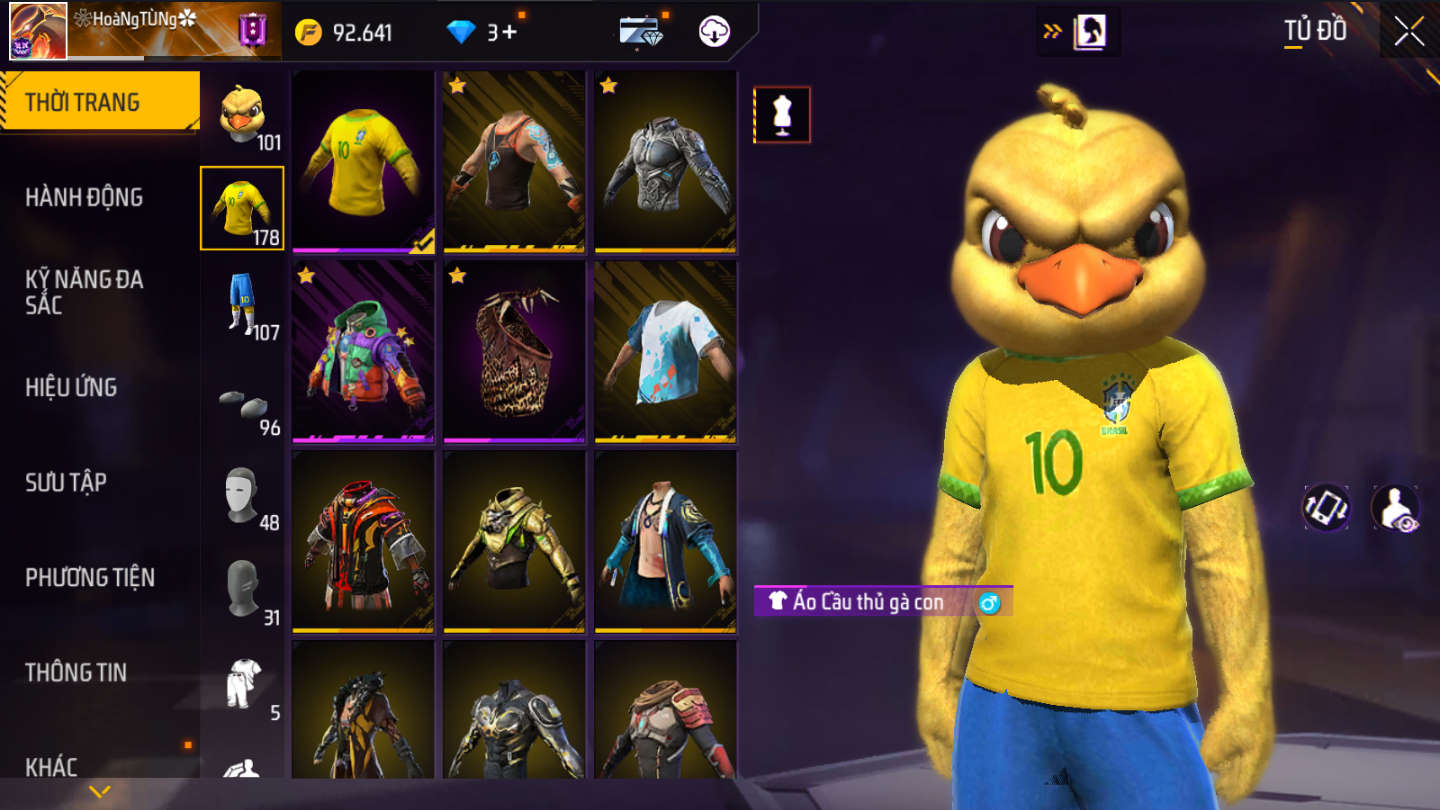Click the gold coin balance icon

308,32
